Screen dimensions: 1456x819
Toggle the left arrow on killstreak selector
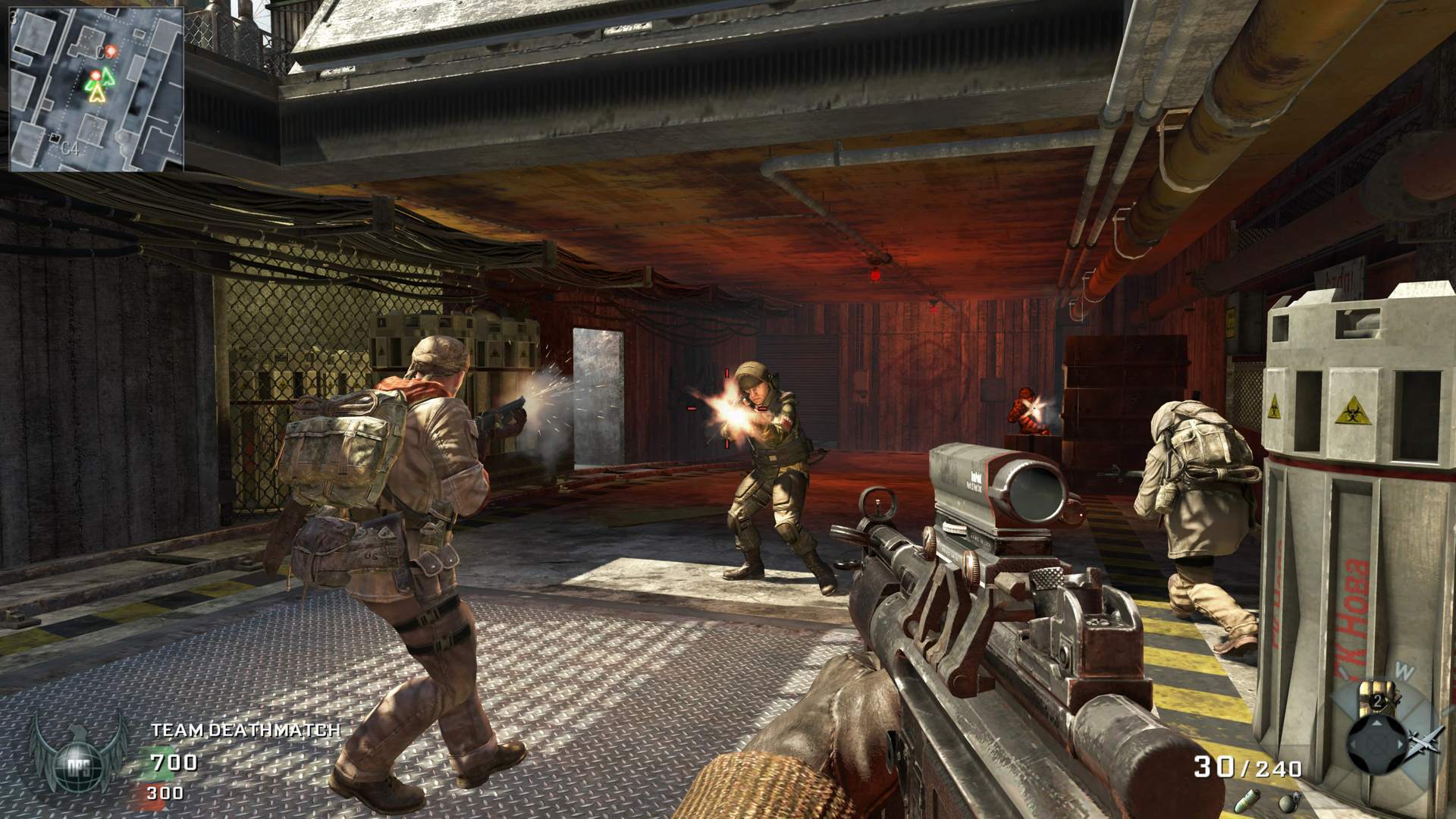(x=1354, y=744)
